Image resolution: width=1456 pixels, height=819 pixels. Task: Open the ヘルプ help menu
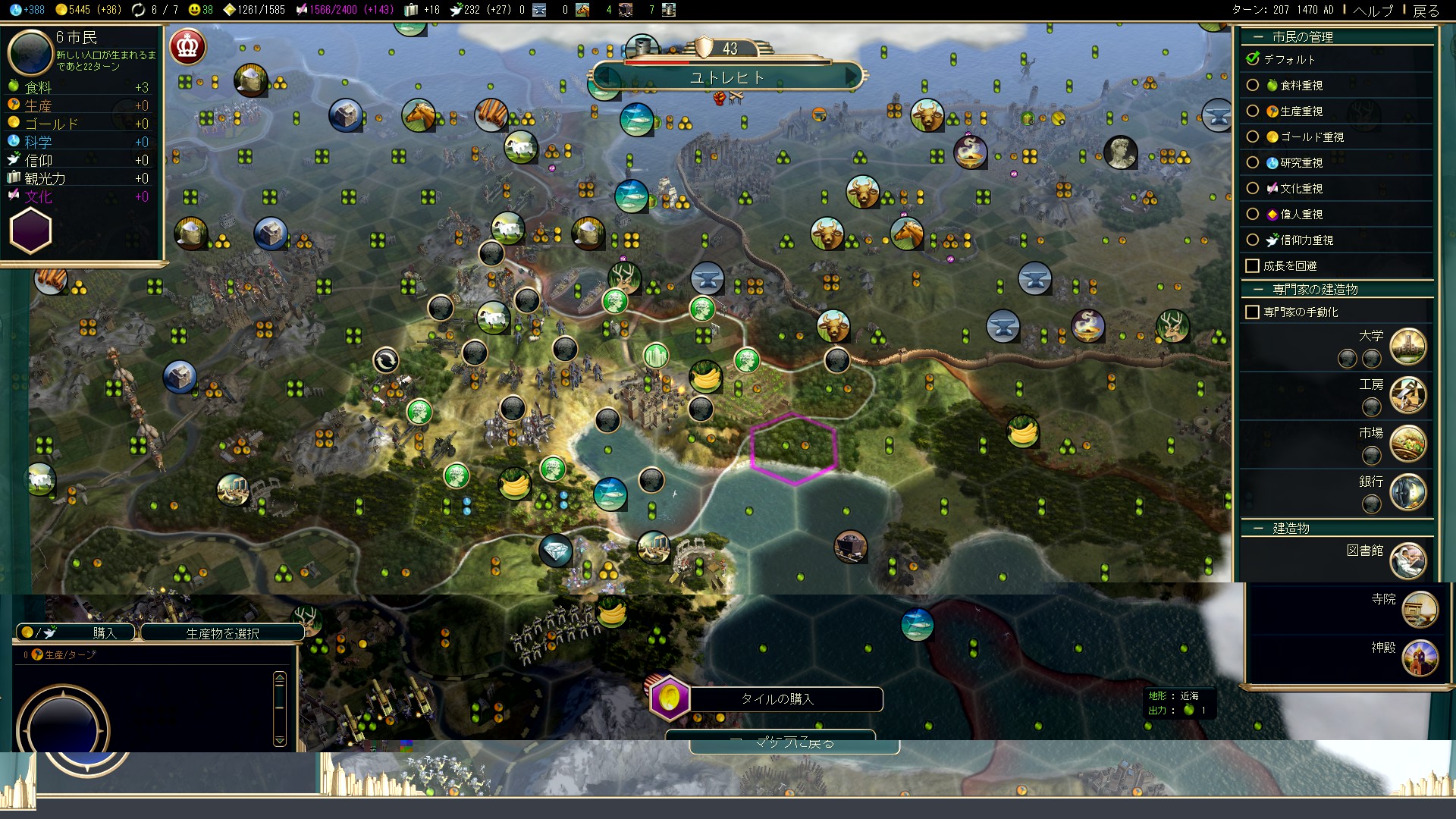click(1373, 10)
